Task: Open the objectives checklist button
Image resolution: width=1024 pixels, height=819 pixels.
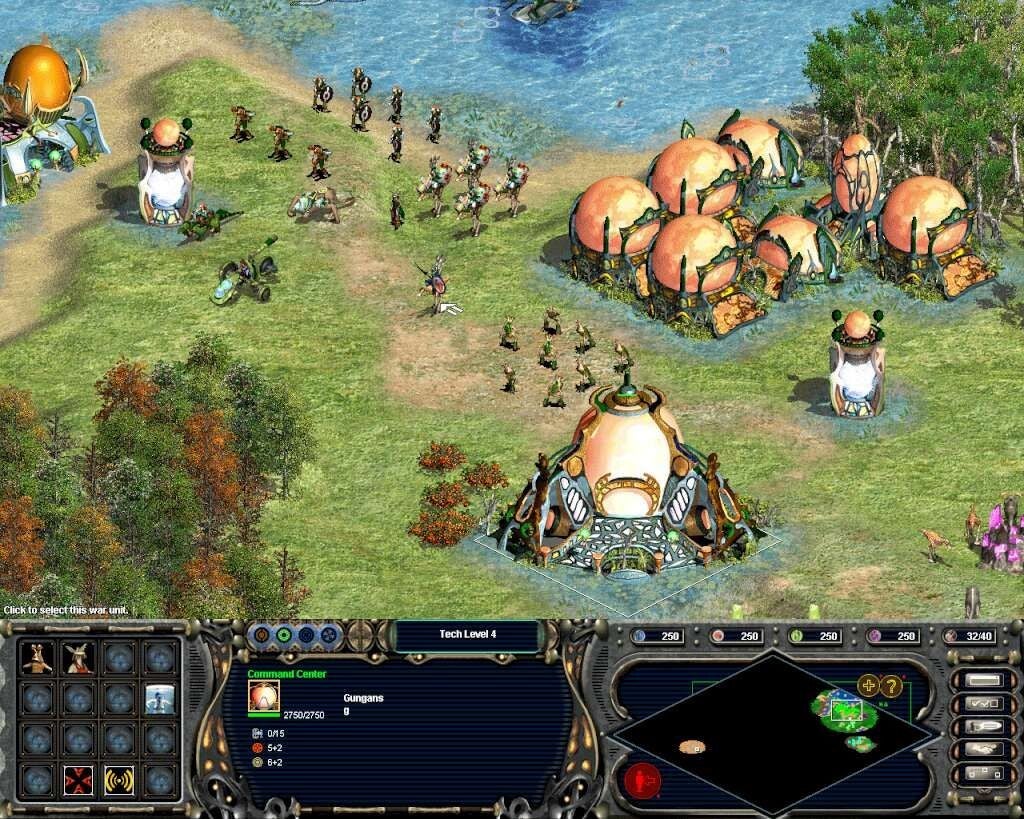Action: [x=984, y=704]
